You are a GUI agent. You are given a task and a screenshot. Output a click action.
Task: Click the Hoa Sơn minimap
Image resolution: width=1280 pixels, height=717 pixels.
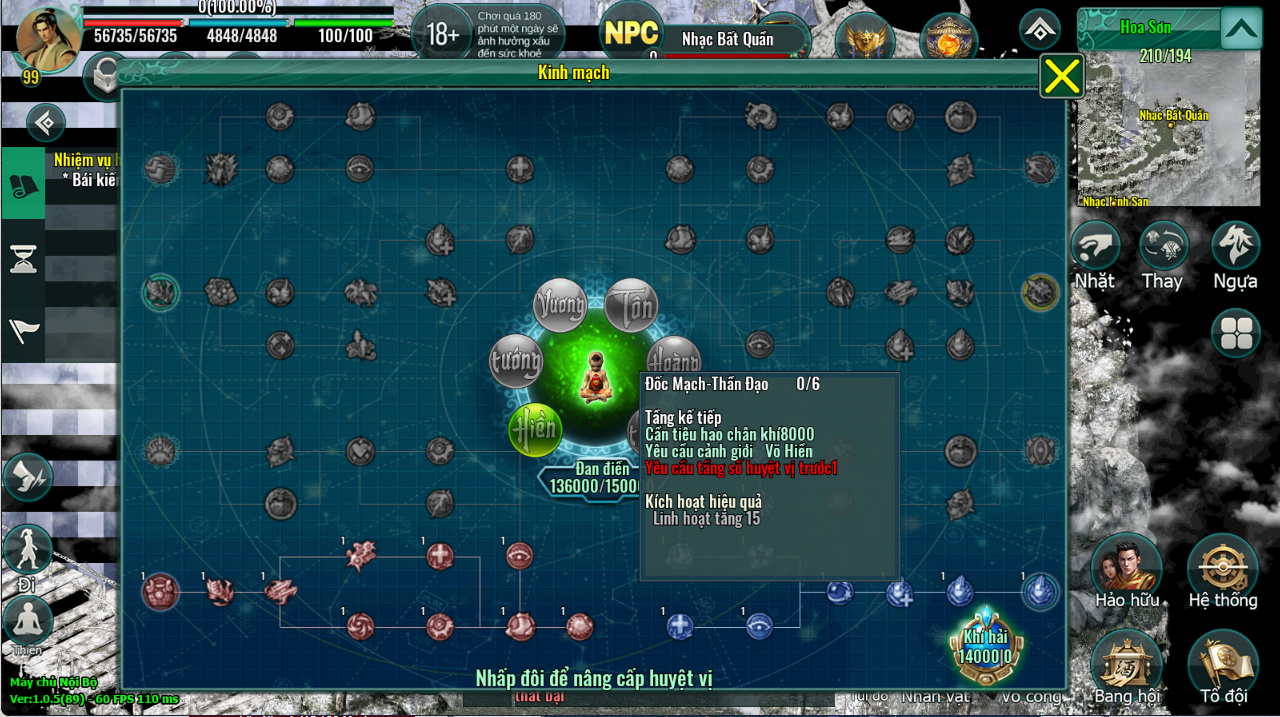pyautogui.click(x=1168, y=130)
